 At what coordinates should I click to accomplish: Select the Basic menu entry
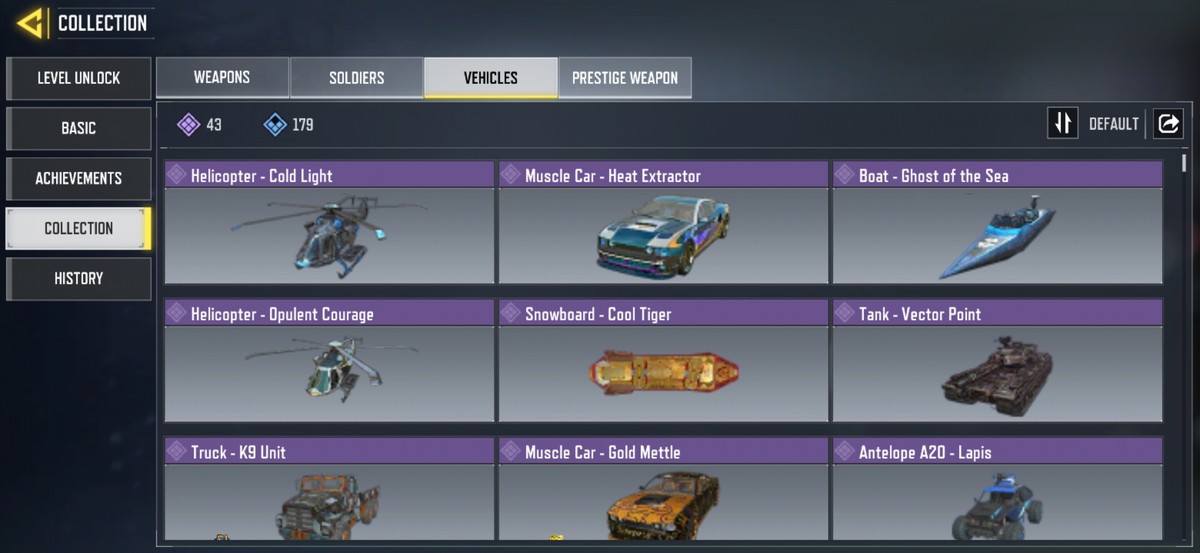point(78,128)
